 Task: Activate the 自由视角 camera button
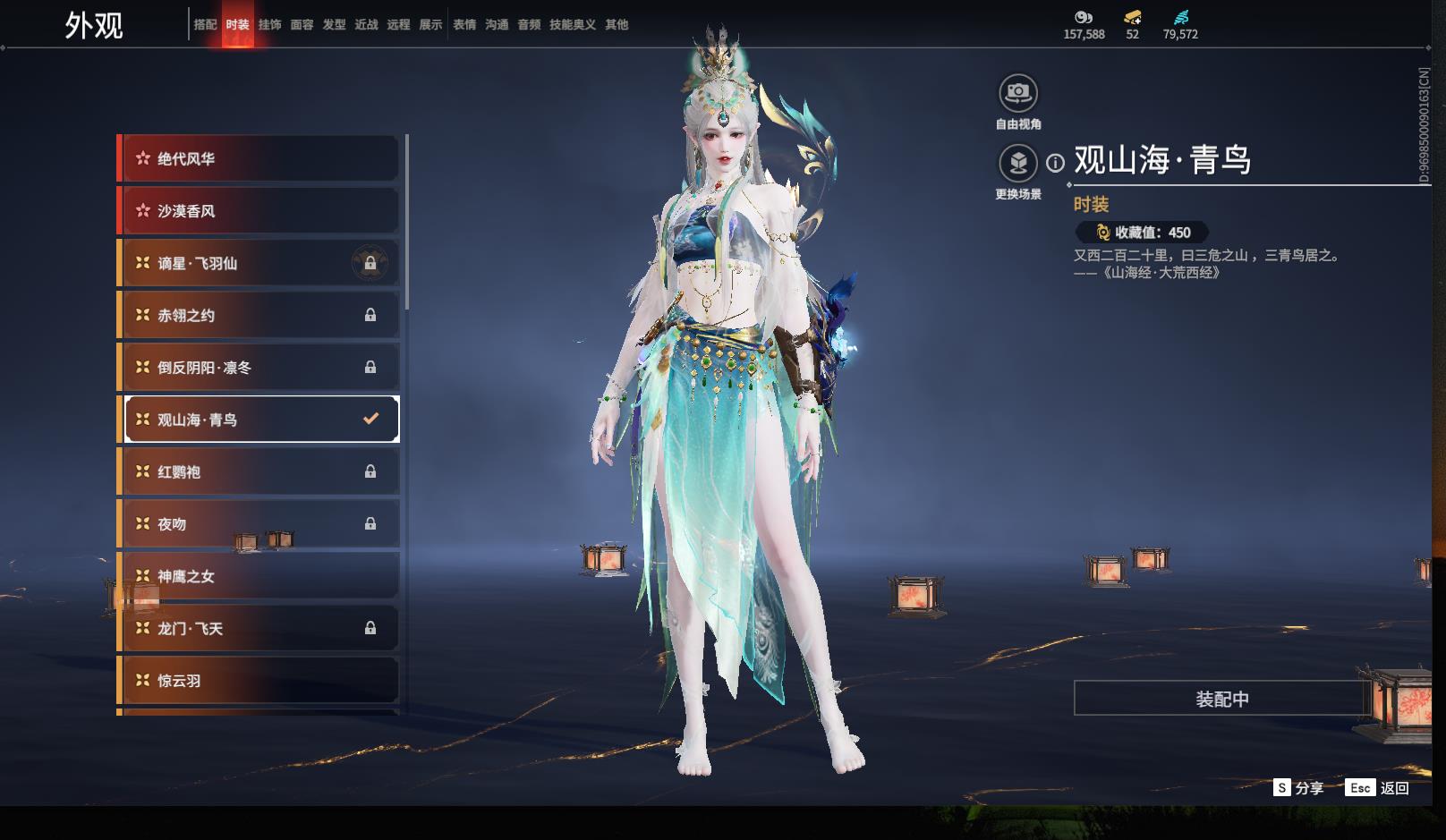click(x=1017, y=93)
